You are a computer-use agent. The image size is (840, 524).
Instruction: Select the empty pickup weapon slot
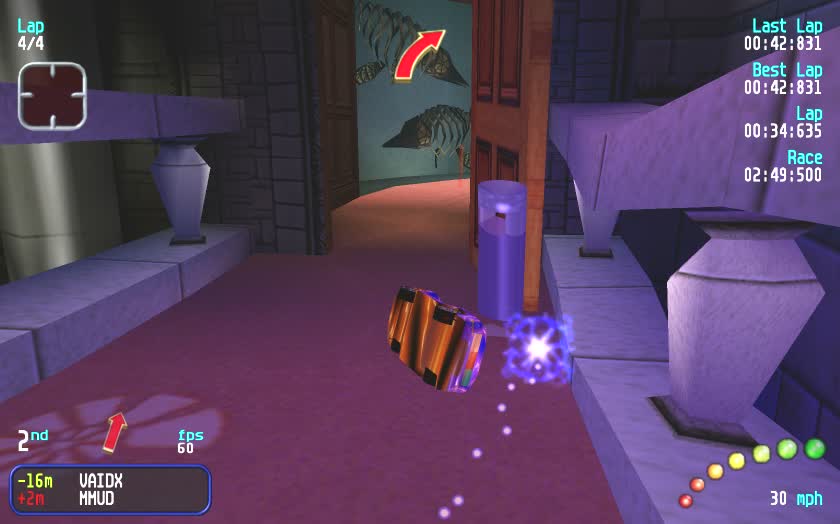pyautogui.click(x=52, y=95)
